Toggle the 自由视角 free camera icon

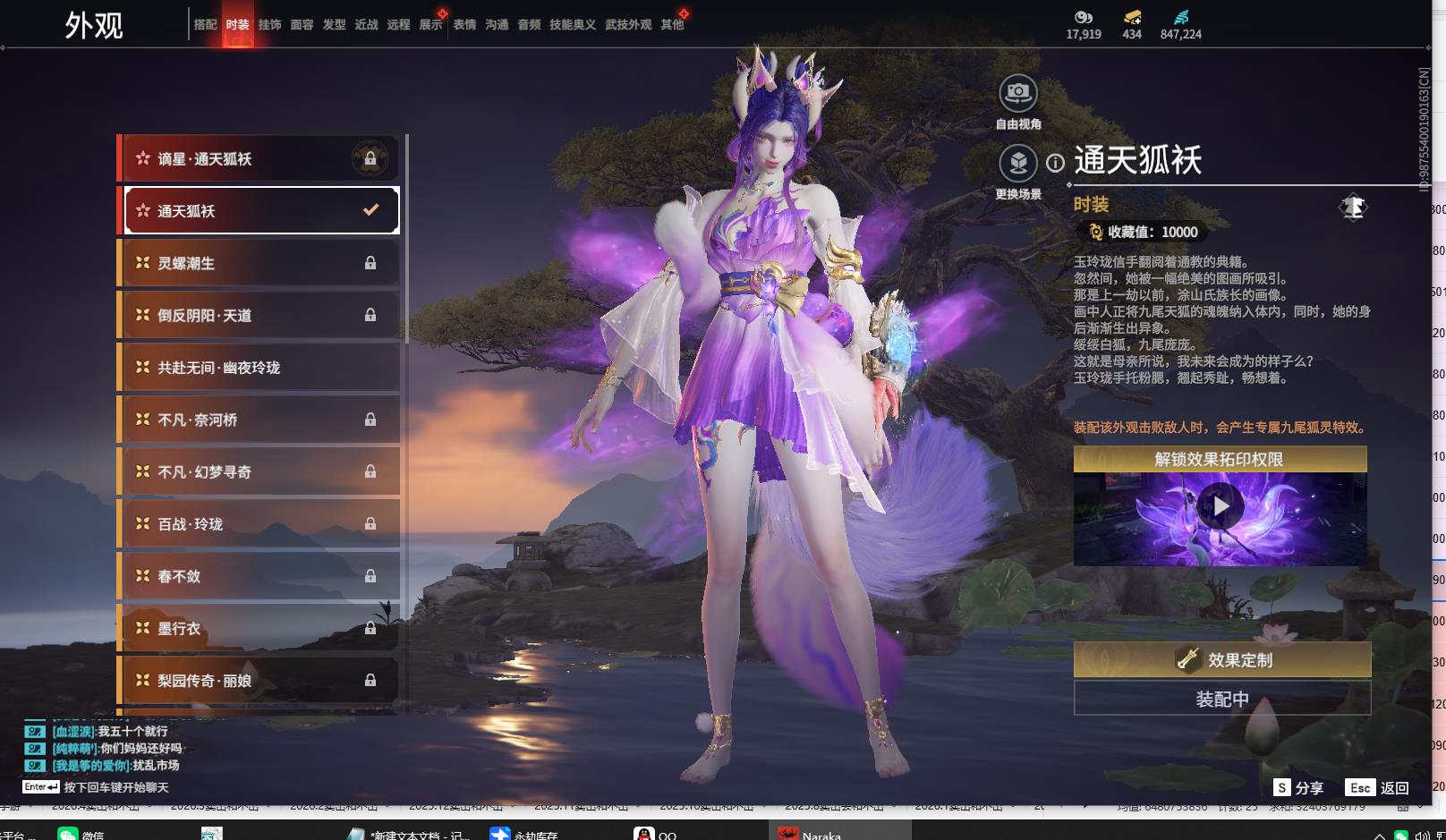click(1017, 93)
